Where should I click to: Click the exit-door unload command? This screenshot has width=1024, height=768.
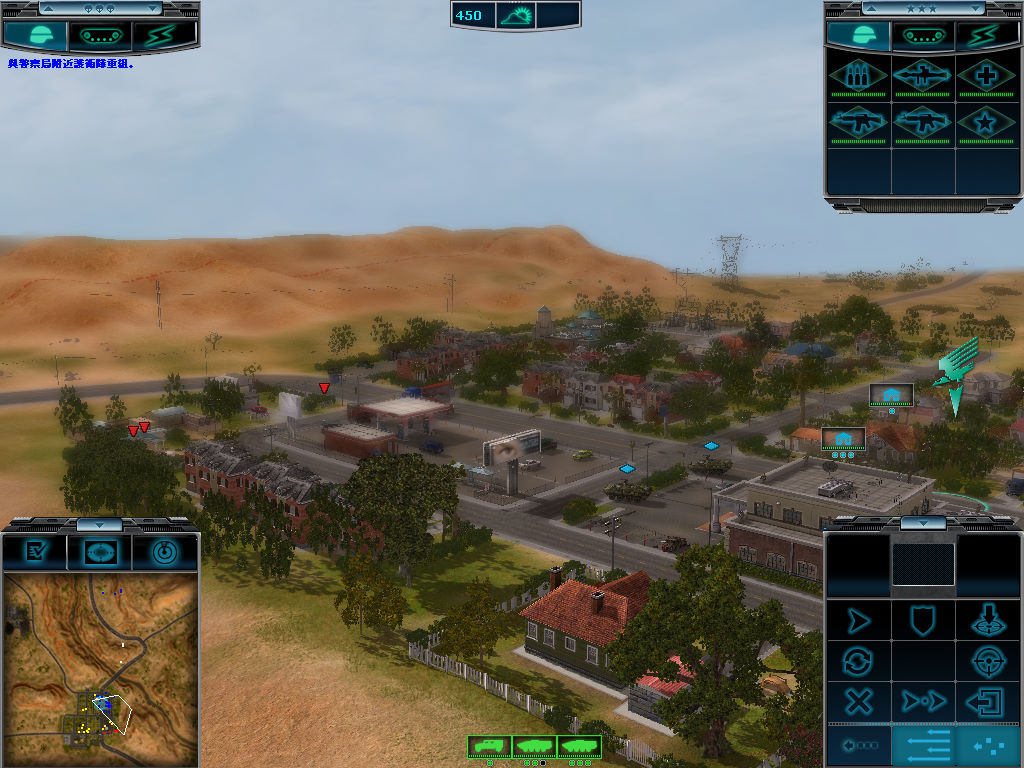point(988,701)
